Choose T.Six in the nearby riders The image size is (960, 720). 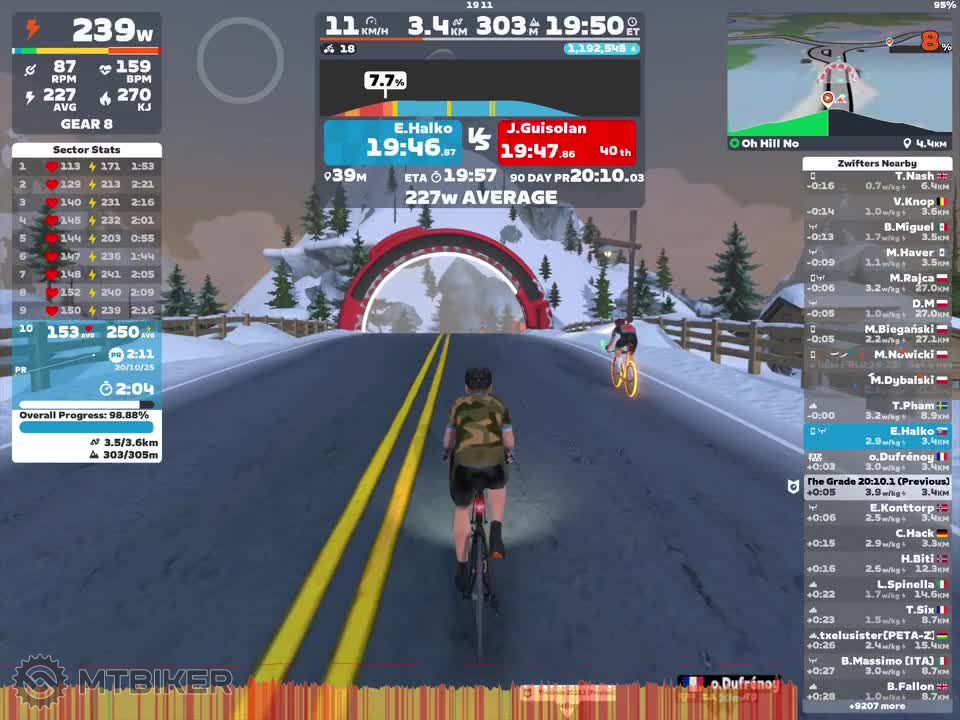(877, 615)
